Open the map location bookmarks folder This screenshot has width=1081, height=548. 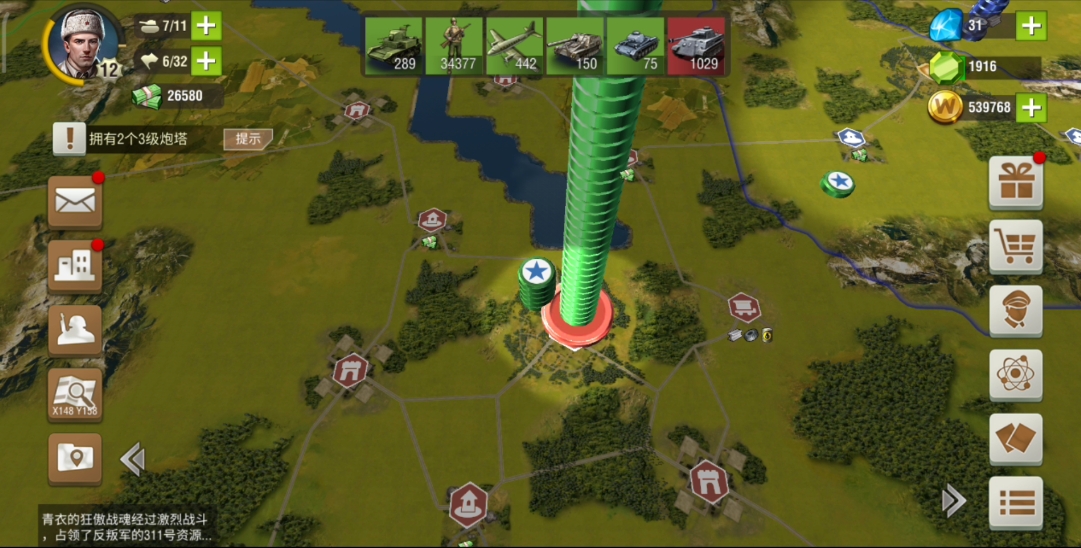coord(75,458)
